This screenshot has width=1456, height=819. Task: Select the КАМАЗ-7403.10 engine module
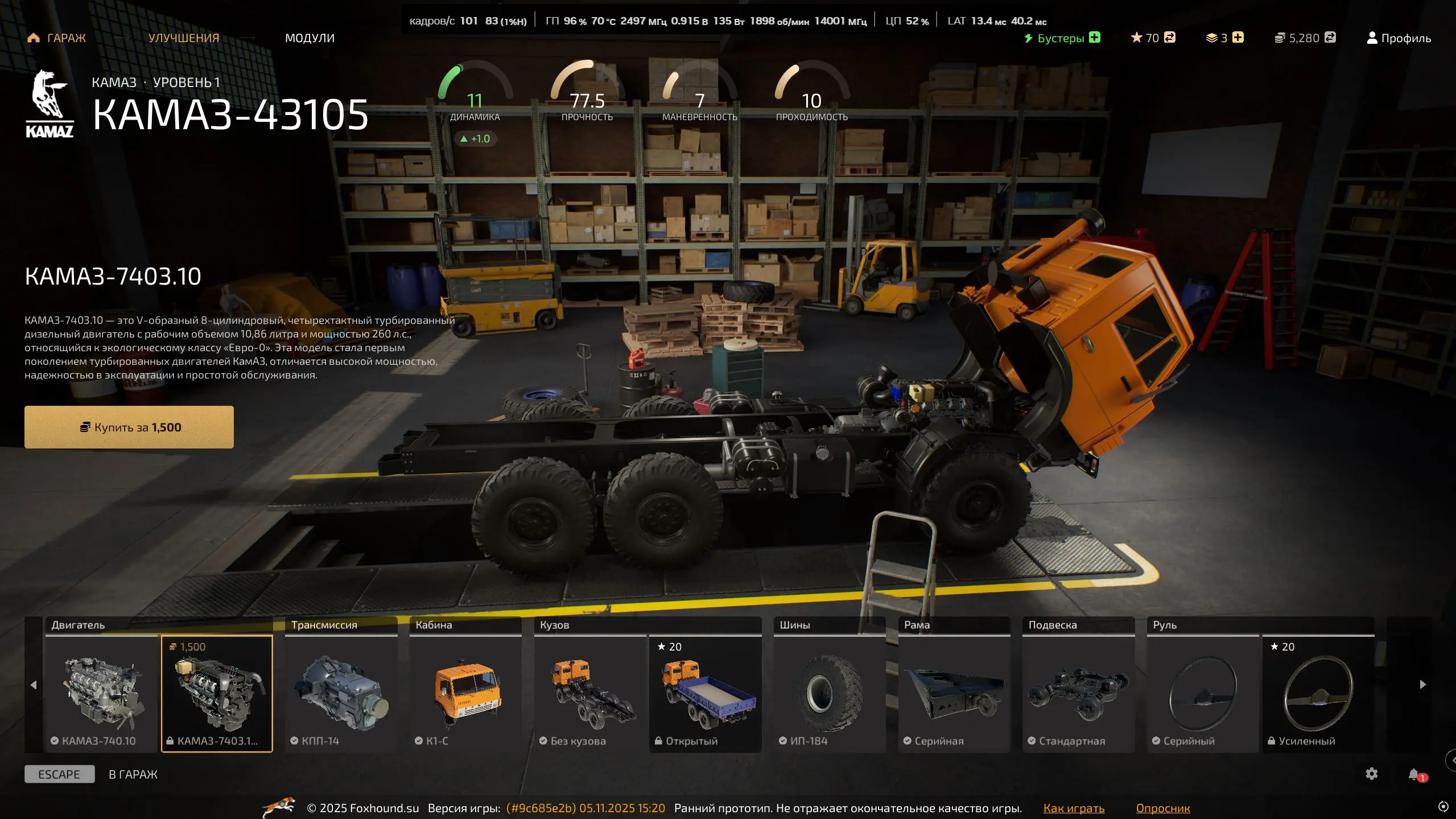click(x=217, y=693)
